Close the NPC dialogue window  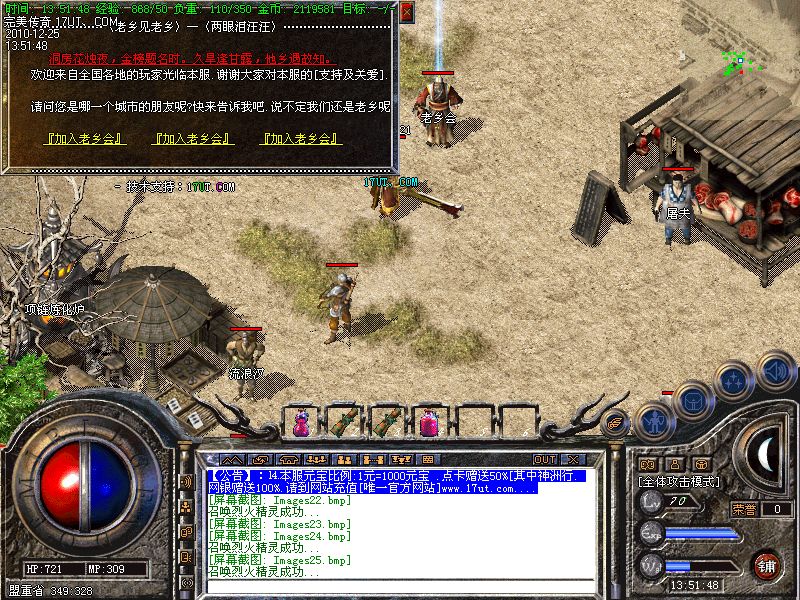coord(407,12)
